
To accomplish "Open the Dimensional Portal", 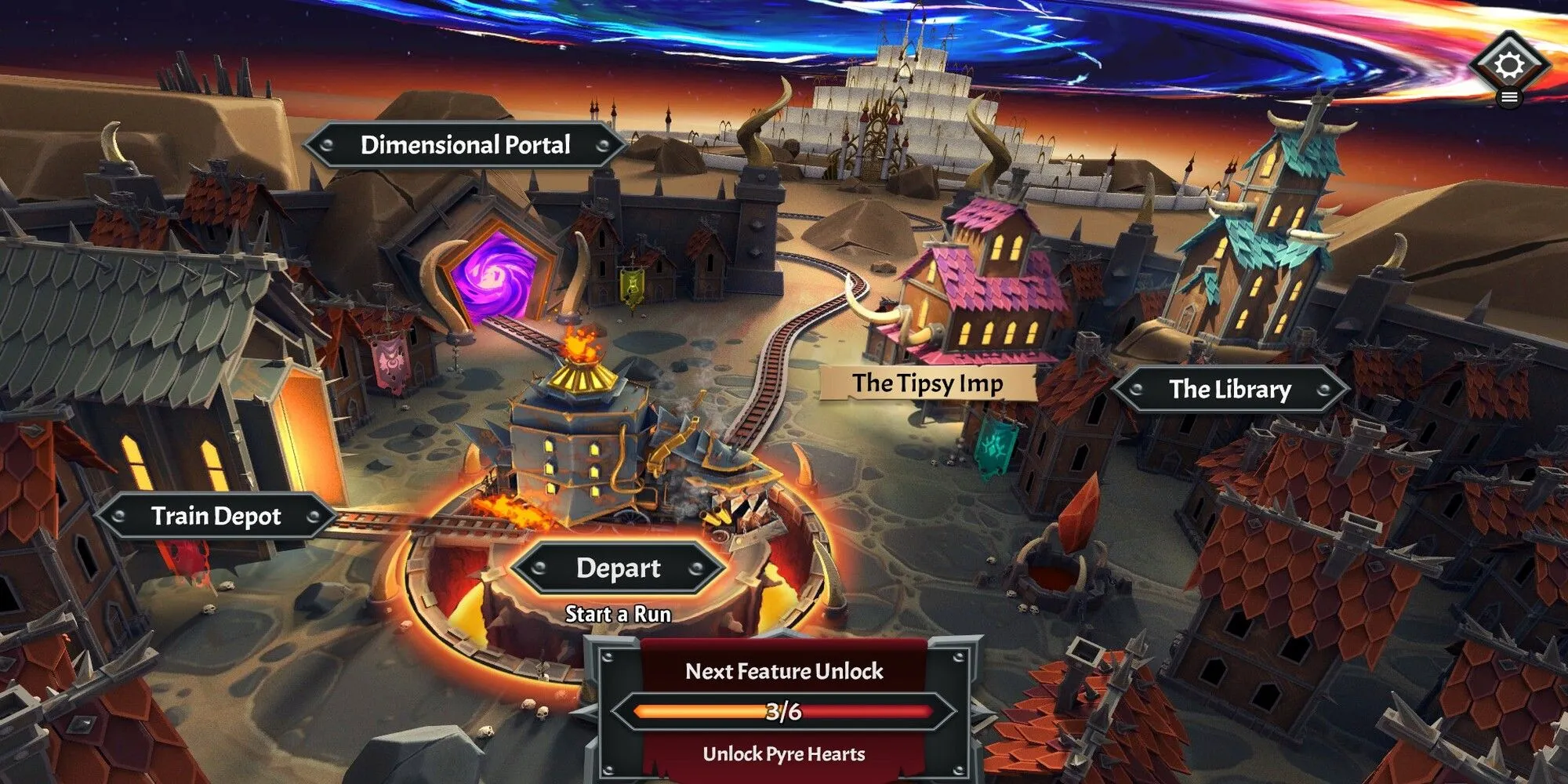I will tap(465, 145).
